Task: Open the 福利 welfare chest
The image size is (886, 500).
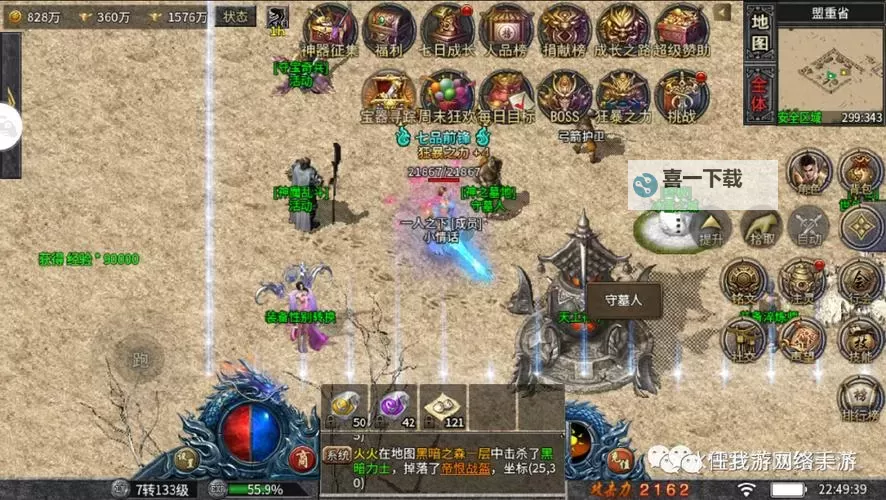Action: click(388, 30)
